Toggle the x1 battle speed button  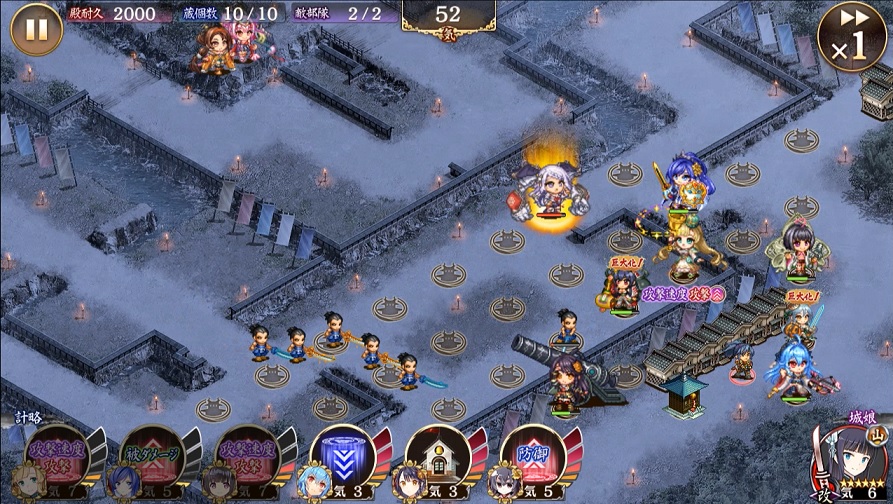coord(852,37)
